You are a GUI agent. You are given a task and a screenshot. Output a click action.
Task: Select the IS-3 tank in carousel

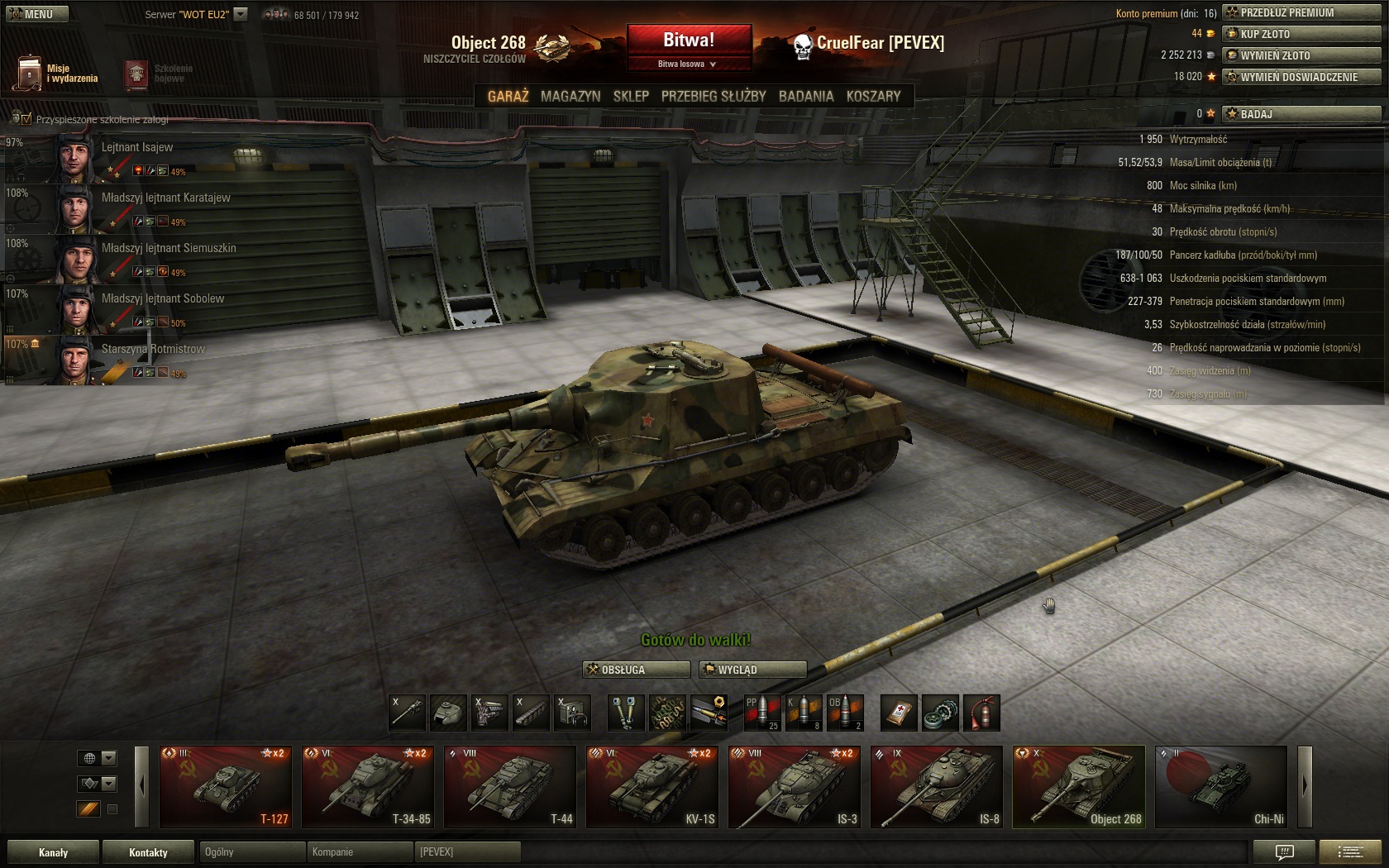[794, 786]
